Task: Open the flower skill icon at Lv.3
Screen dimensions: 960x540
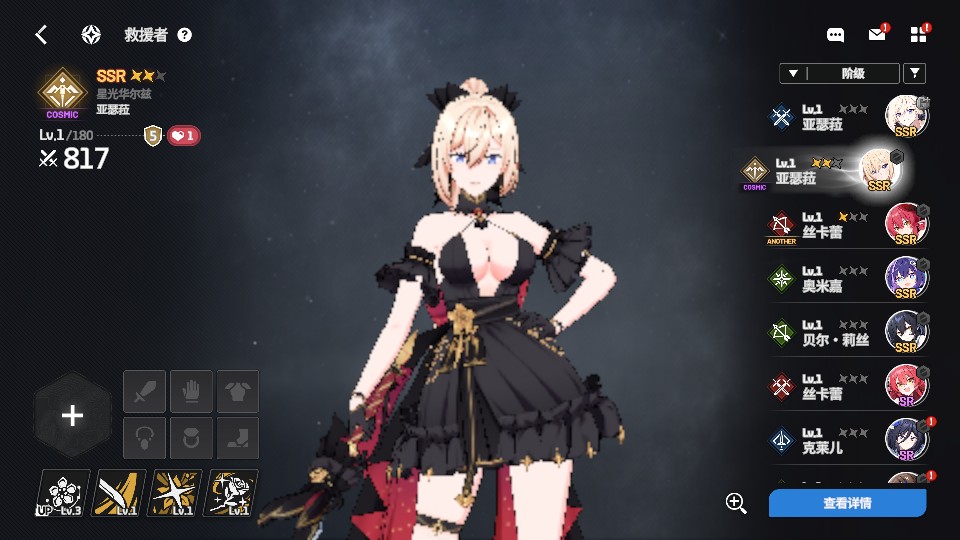Action: (63, 493)
